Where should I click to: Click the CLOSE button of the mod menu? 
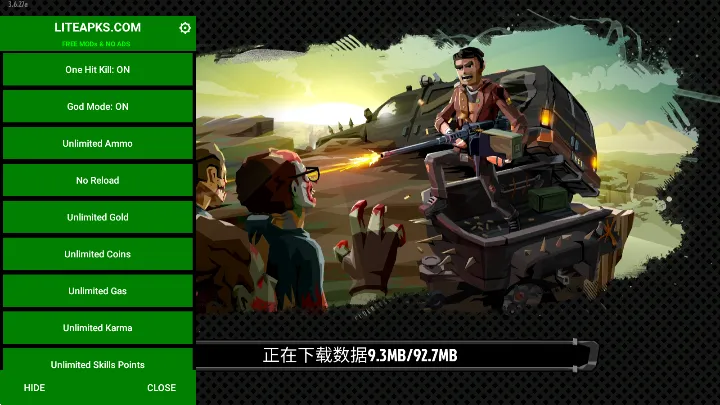(x=161, y=388)
